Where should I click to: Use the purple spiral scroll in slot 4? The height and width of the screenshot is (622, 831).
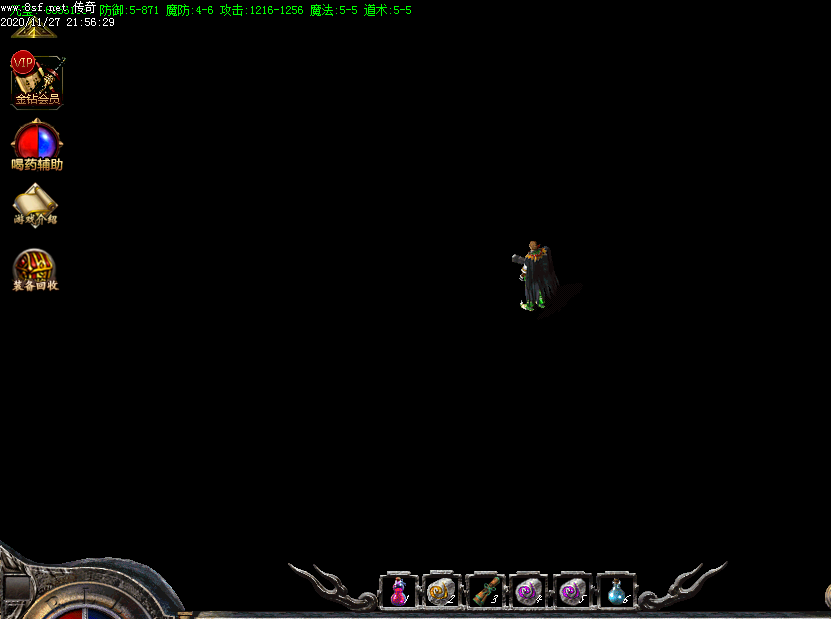click(529, 591)
